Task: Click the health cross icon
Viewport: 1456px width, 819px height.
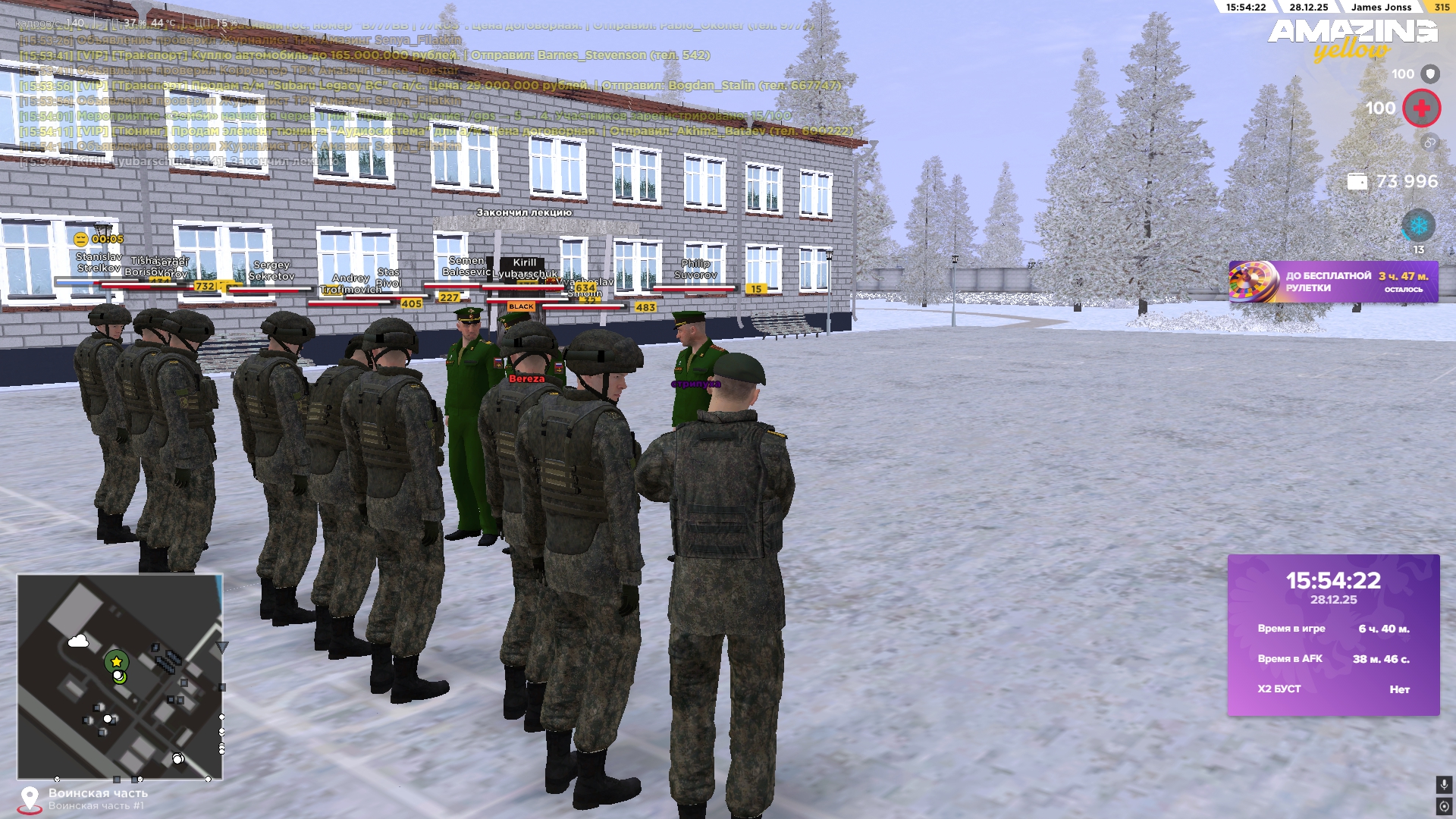Action: [x=1423, y=108]
